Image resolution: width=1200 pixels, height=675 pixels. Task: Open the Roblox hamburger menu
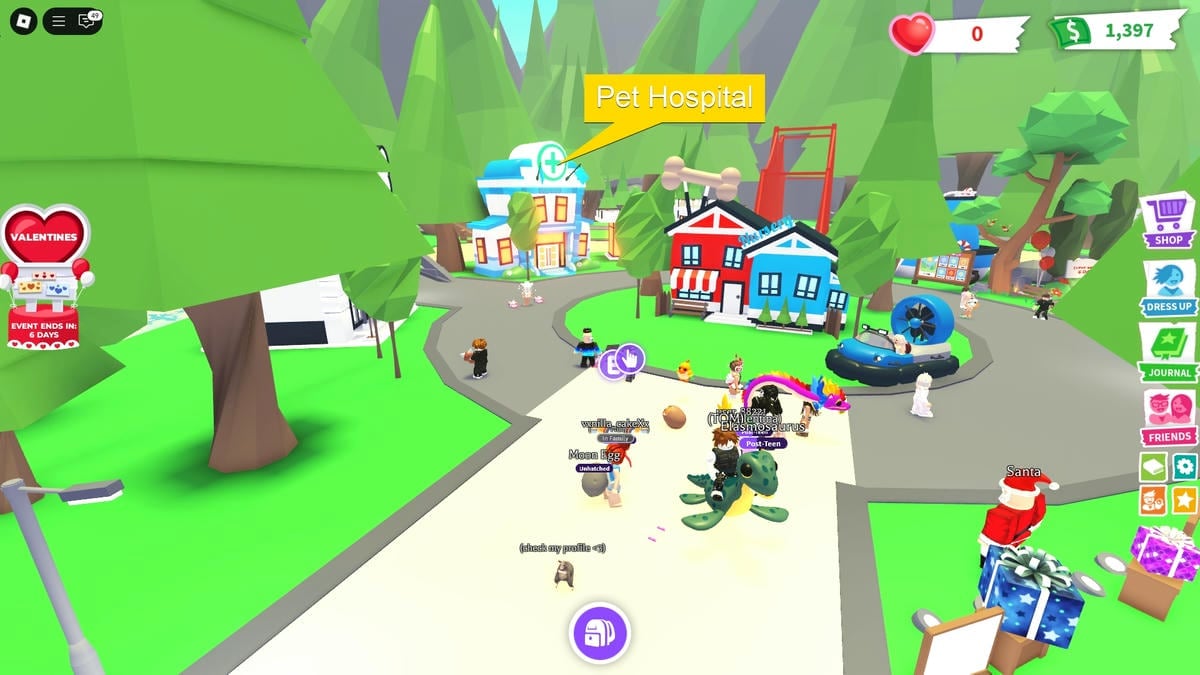59,20
